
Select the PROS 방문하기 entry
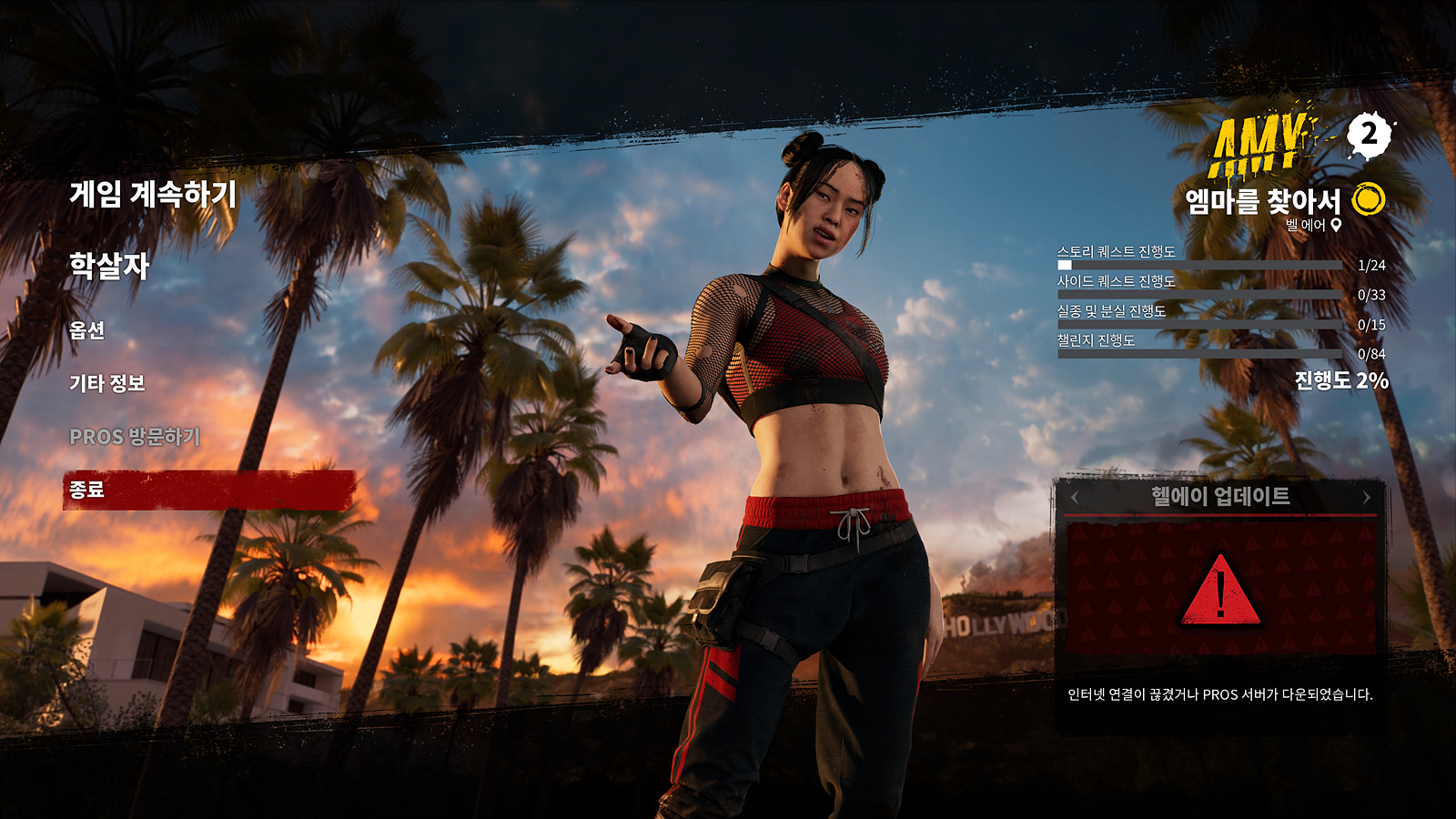[x=135, y=437]
